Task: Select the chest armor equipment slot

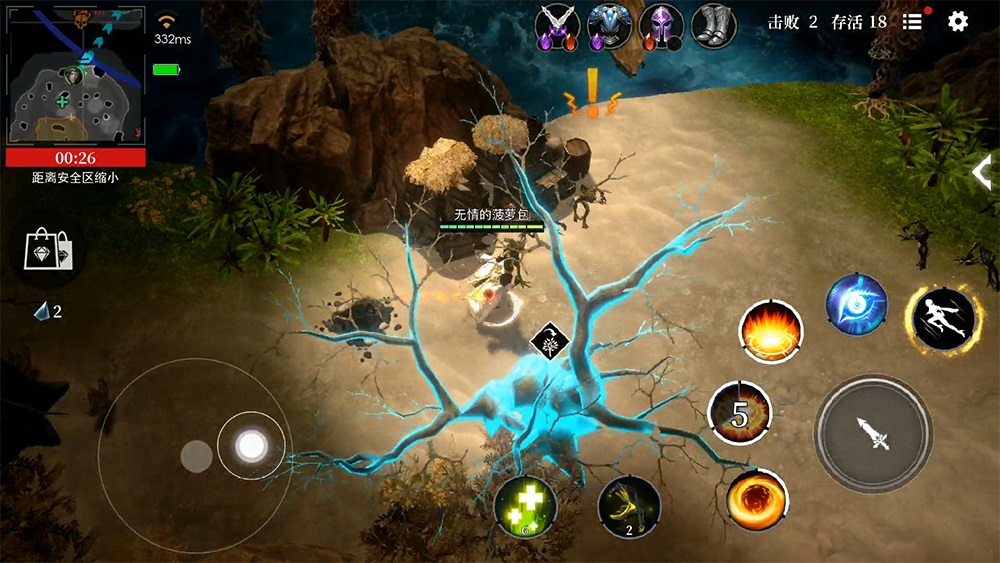Action: (609, 25)
